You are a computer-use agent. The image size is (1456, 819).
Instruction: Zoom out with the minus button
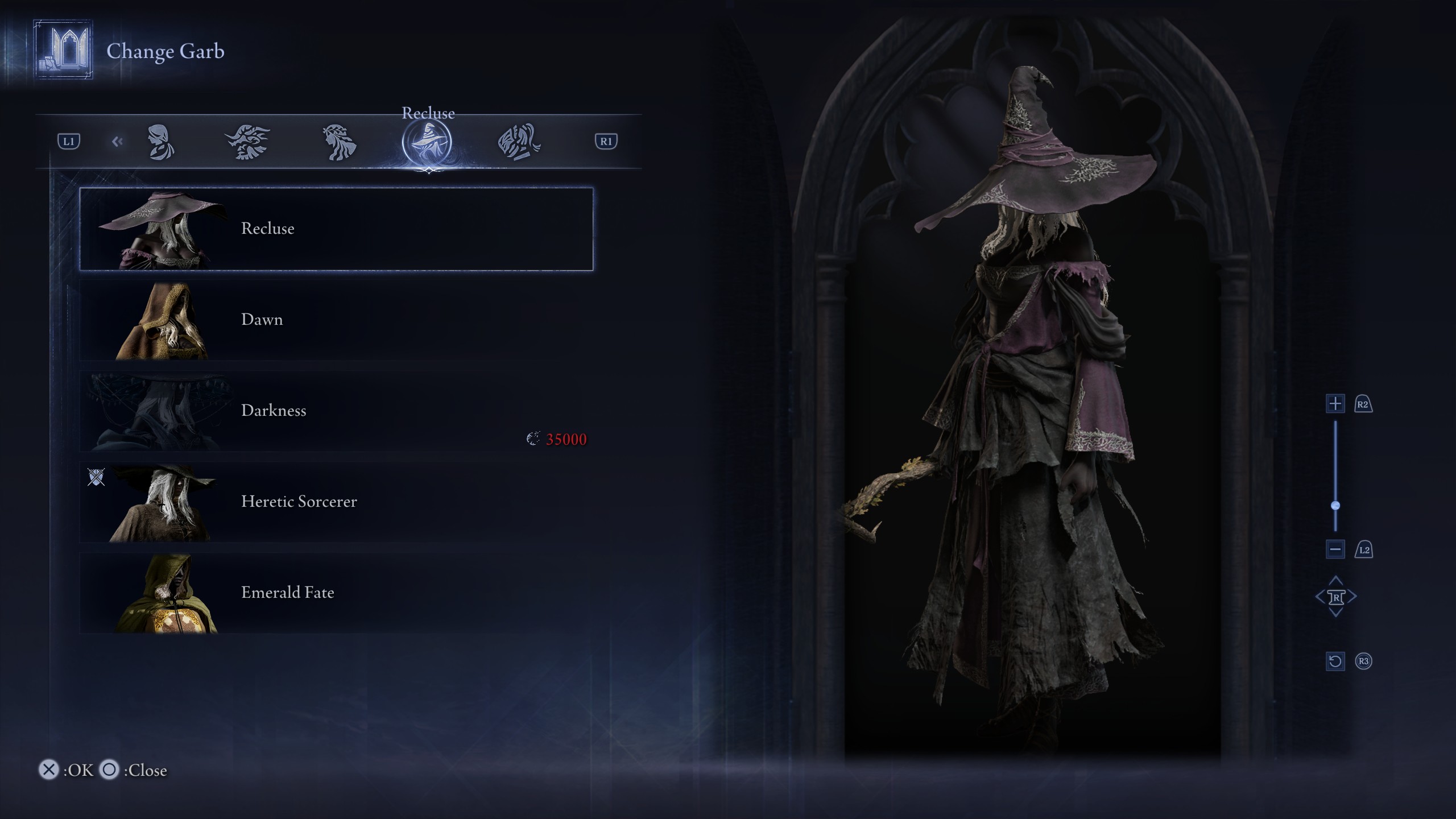pyautogui.click(x=1335, y=549)
